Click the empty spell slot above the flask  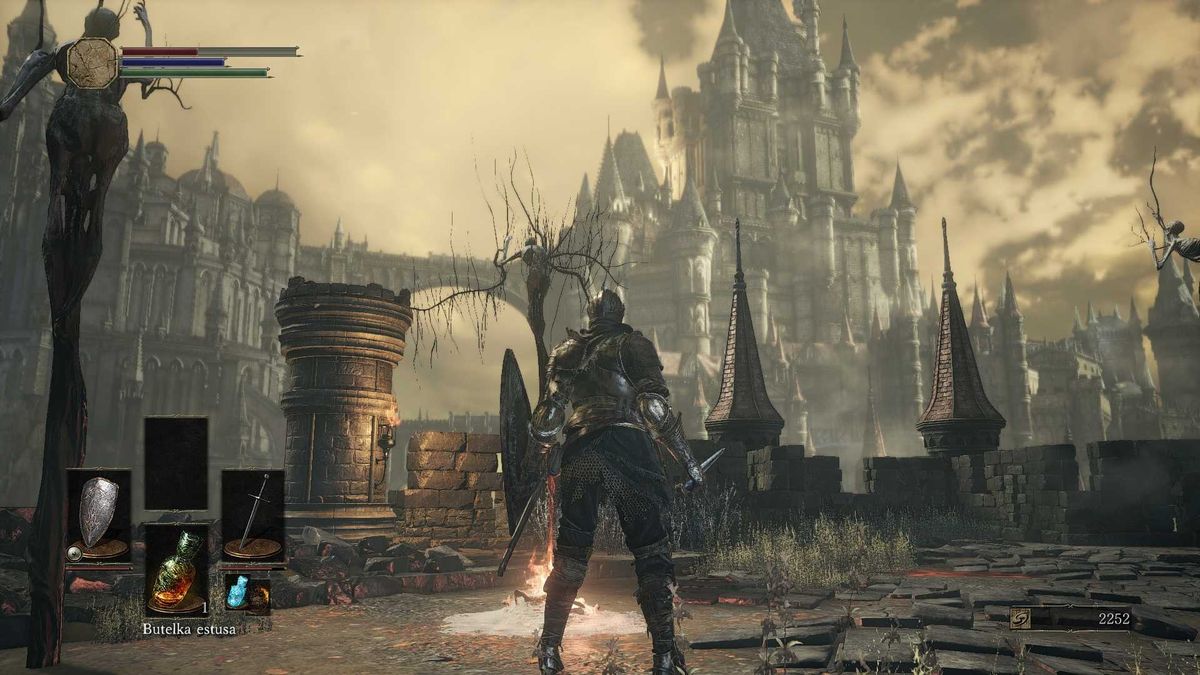[176, 463]
